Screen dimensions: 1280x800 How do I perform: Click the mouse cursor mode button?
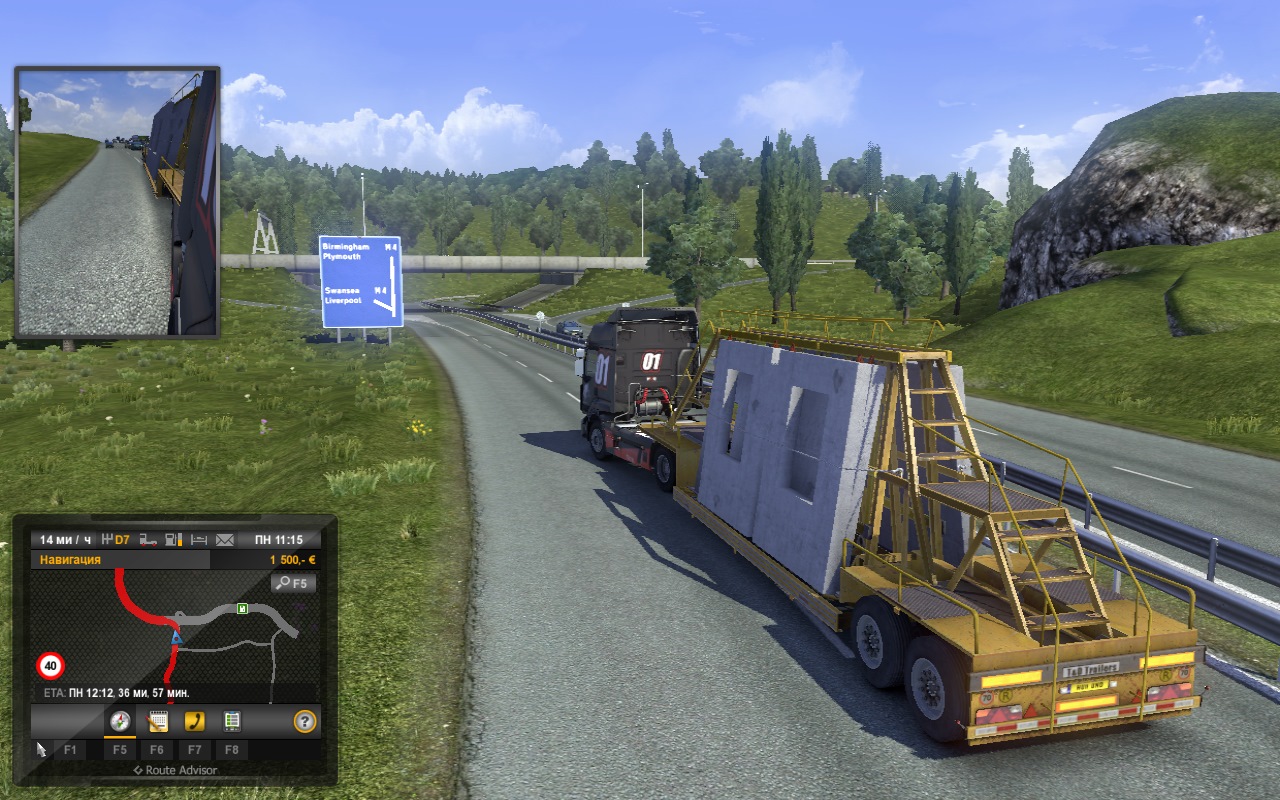(x=42, y=748)
